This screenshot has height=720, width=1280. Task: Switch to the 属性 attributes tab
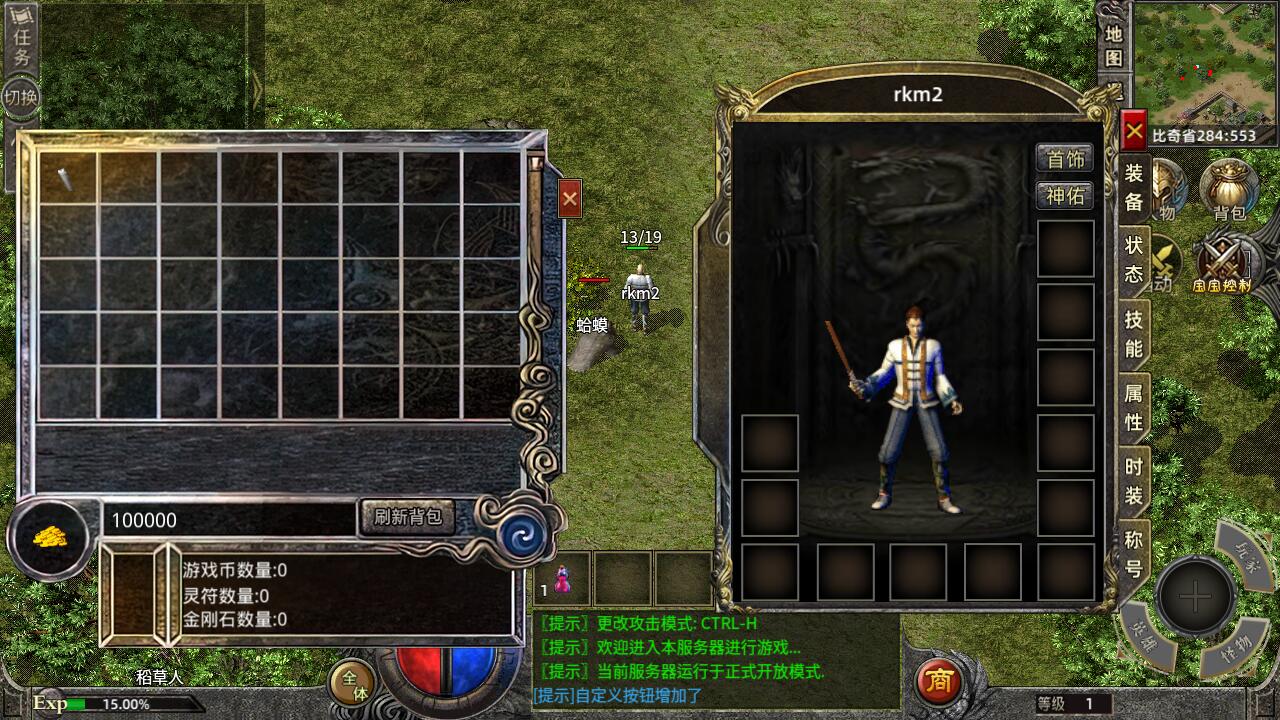click(1134, 407)
